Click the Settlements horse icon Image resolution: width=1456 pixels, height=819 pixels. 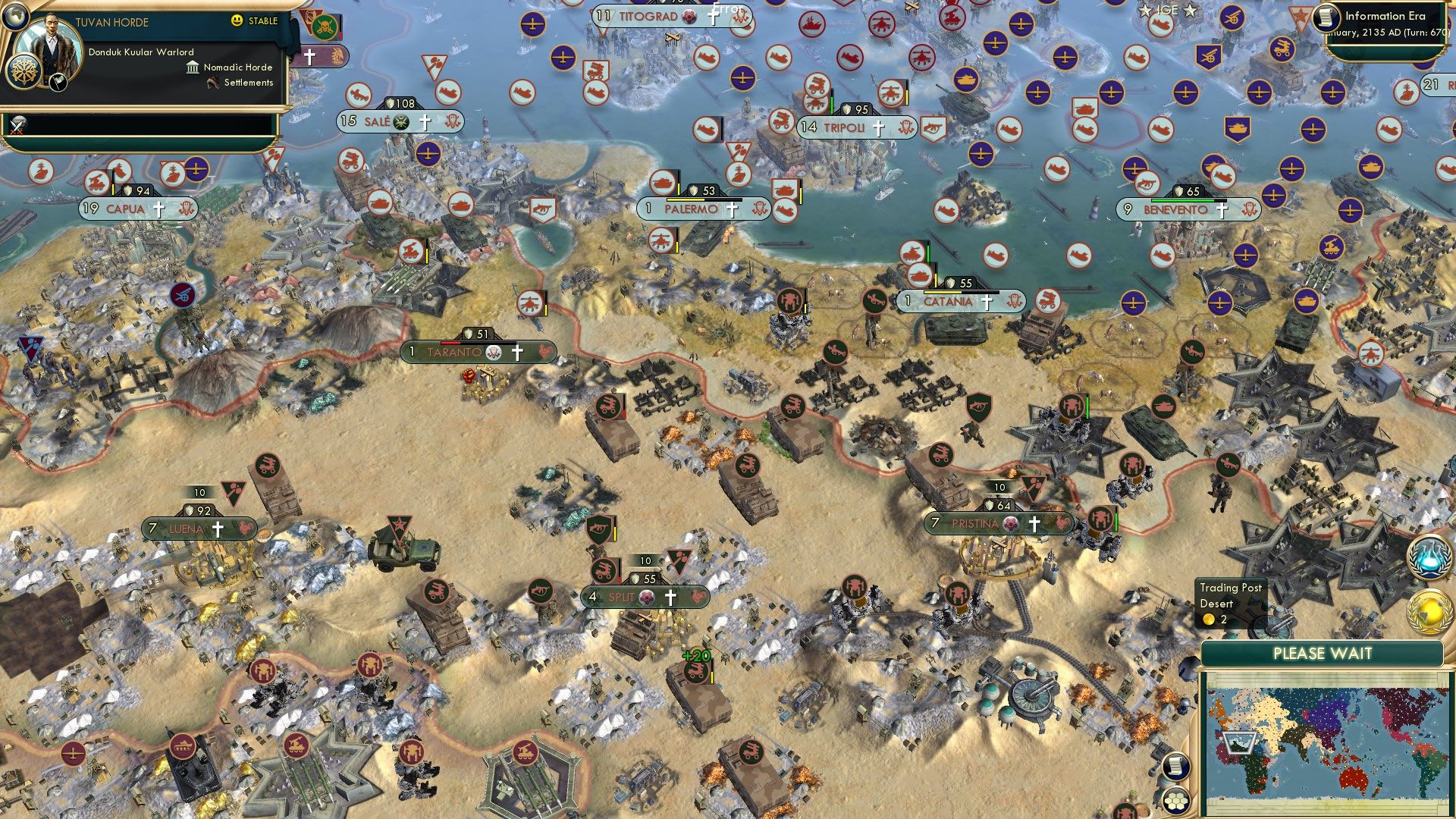(212, 83)
